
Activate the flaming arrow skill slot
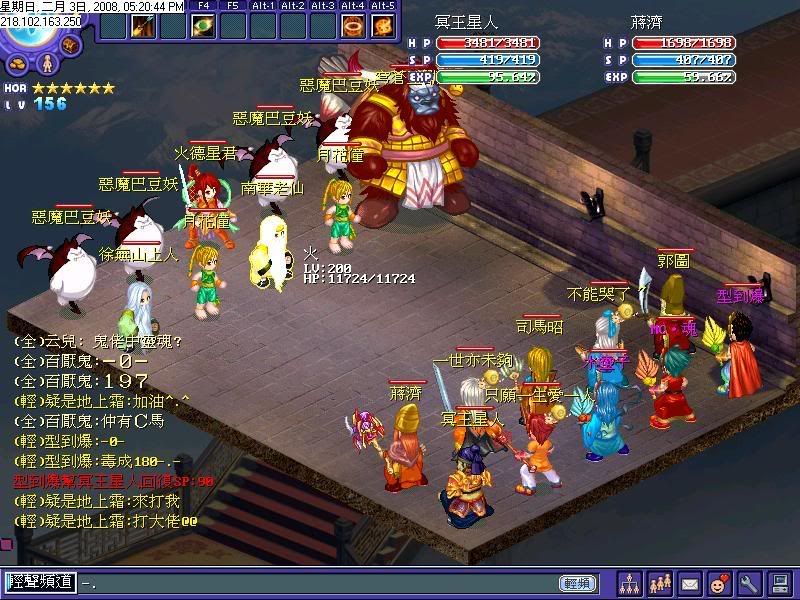tap(142, 26)
